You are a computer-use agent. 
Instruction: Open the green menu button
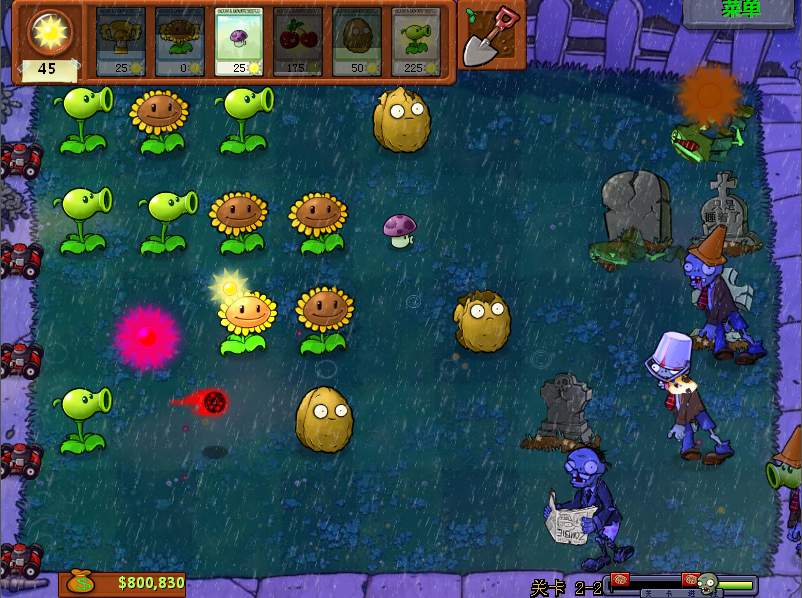point(740,10)
